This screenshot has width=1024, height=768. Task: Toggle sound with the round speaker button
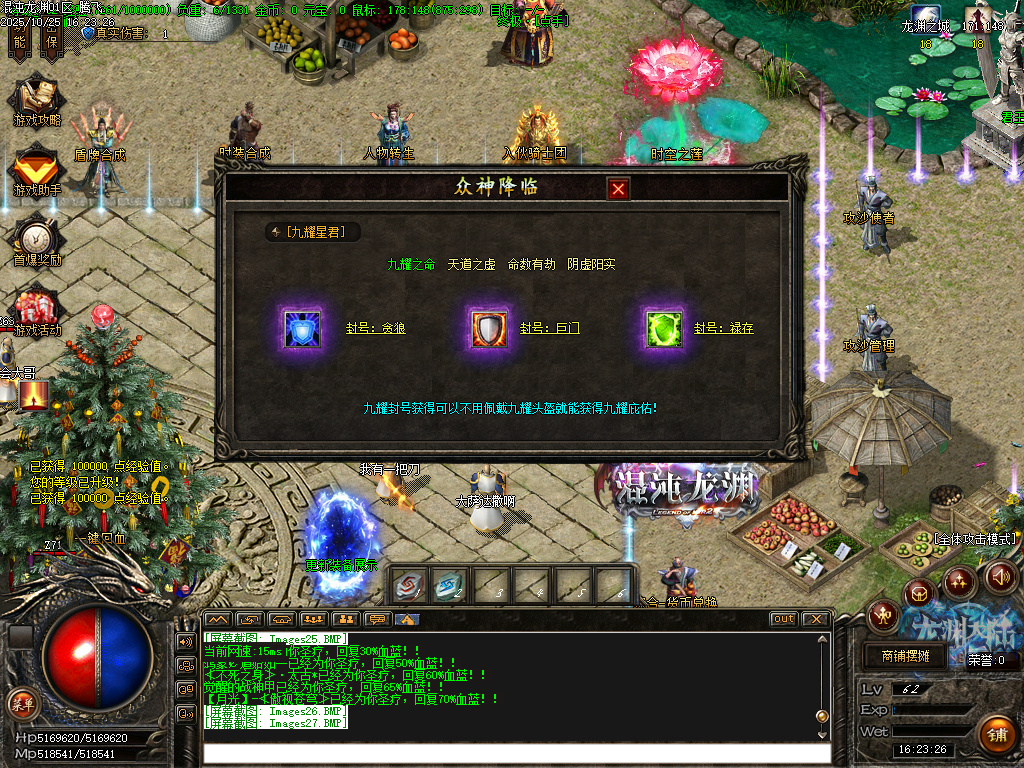click(x=1000, y=576)
